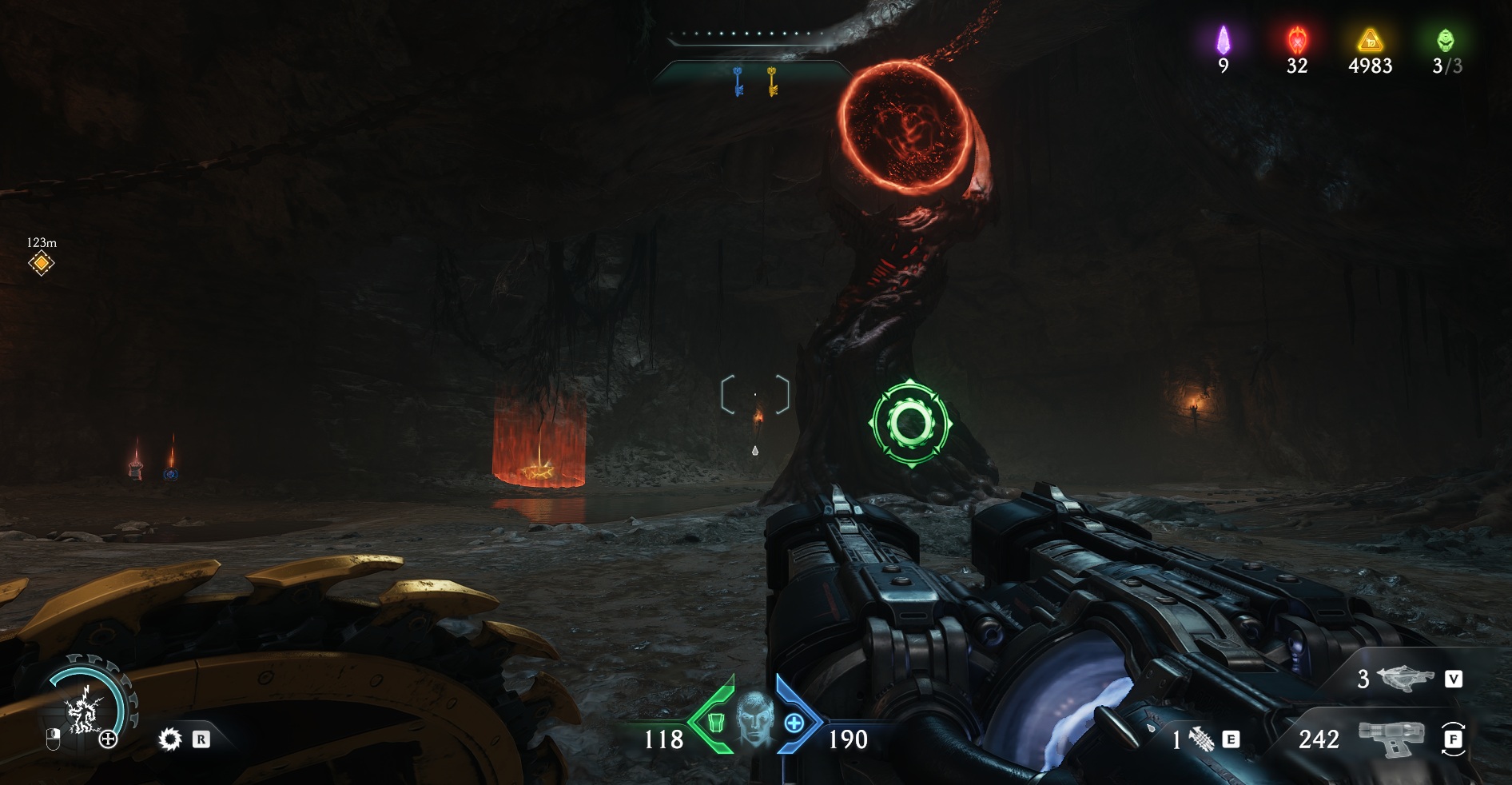The image size is (1512, 785).
Task: Click the green circular target marker
Action: (x=909, y=423)
